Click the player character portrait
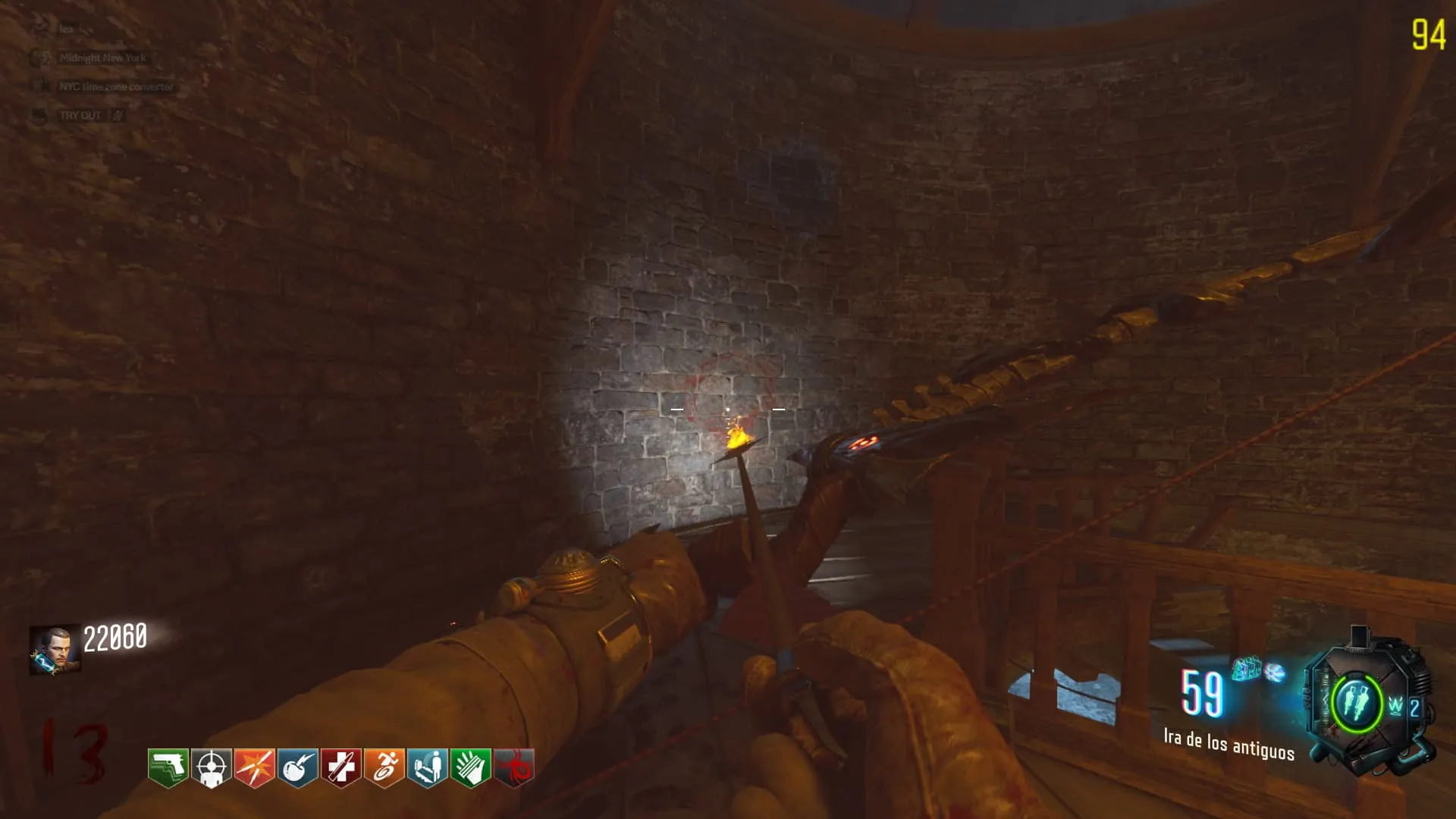 [54, 649]
